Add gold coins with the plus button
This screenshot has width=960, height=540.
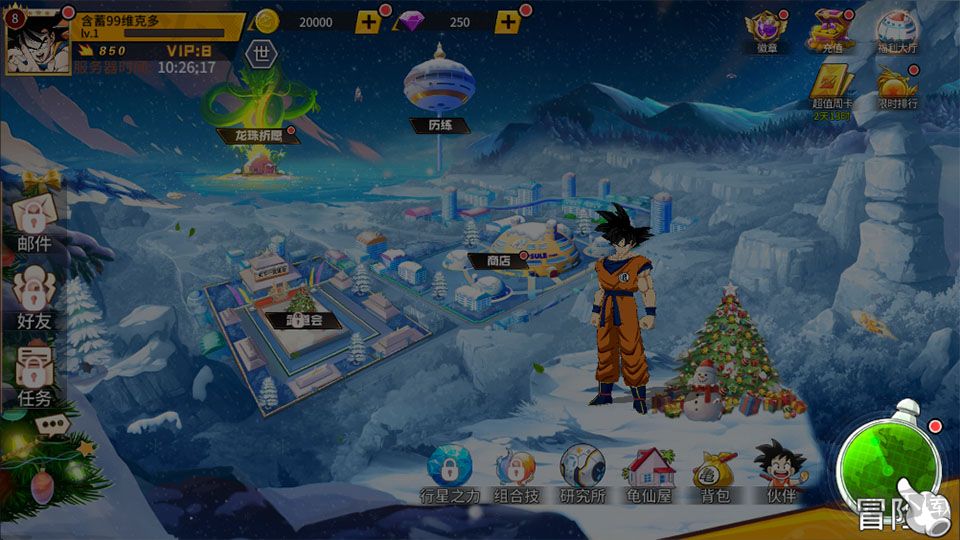[368, 22]
